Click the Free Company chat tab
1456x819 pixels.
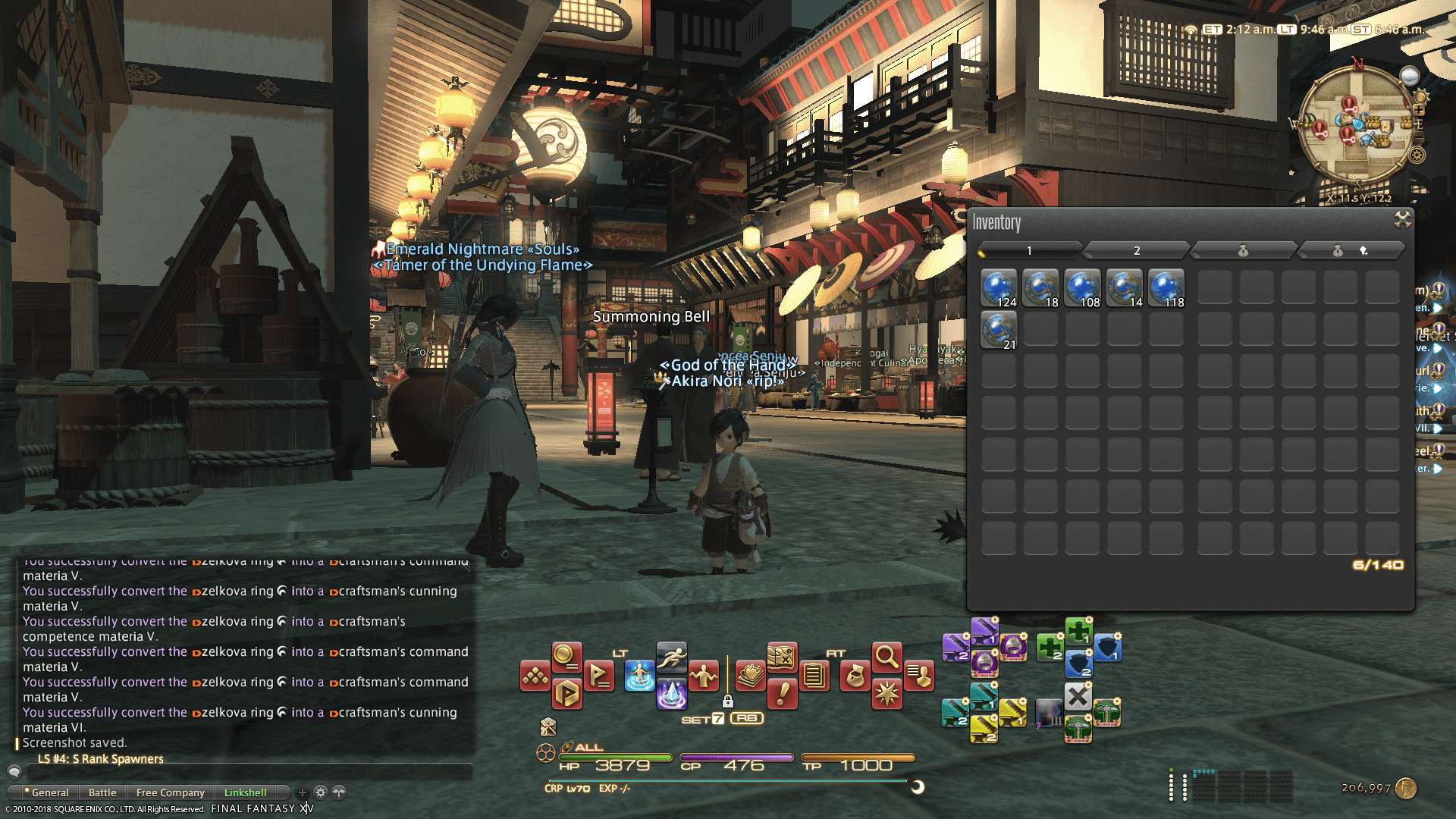(170, 792)
